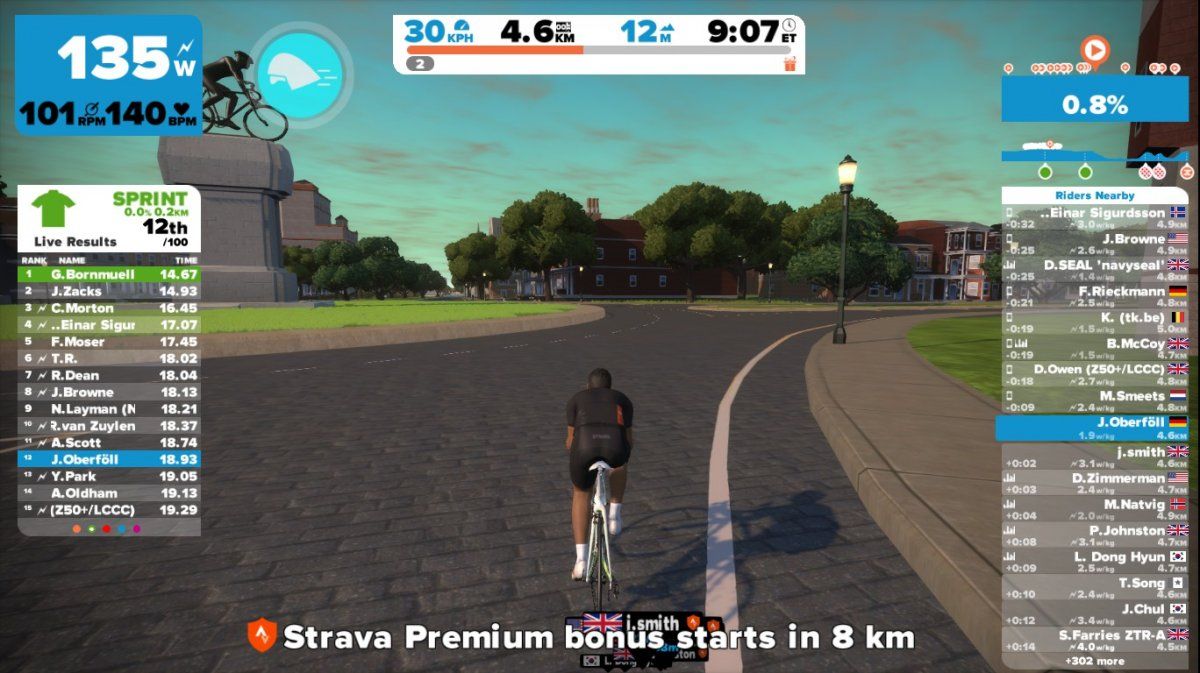The width and height of the screenshot is (1200, 673).
Task: Select D.SEAL 'navyseal' rider row
Action: (x=1095, y=270)
